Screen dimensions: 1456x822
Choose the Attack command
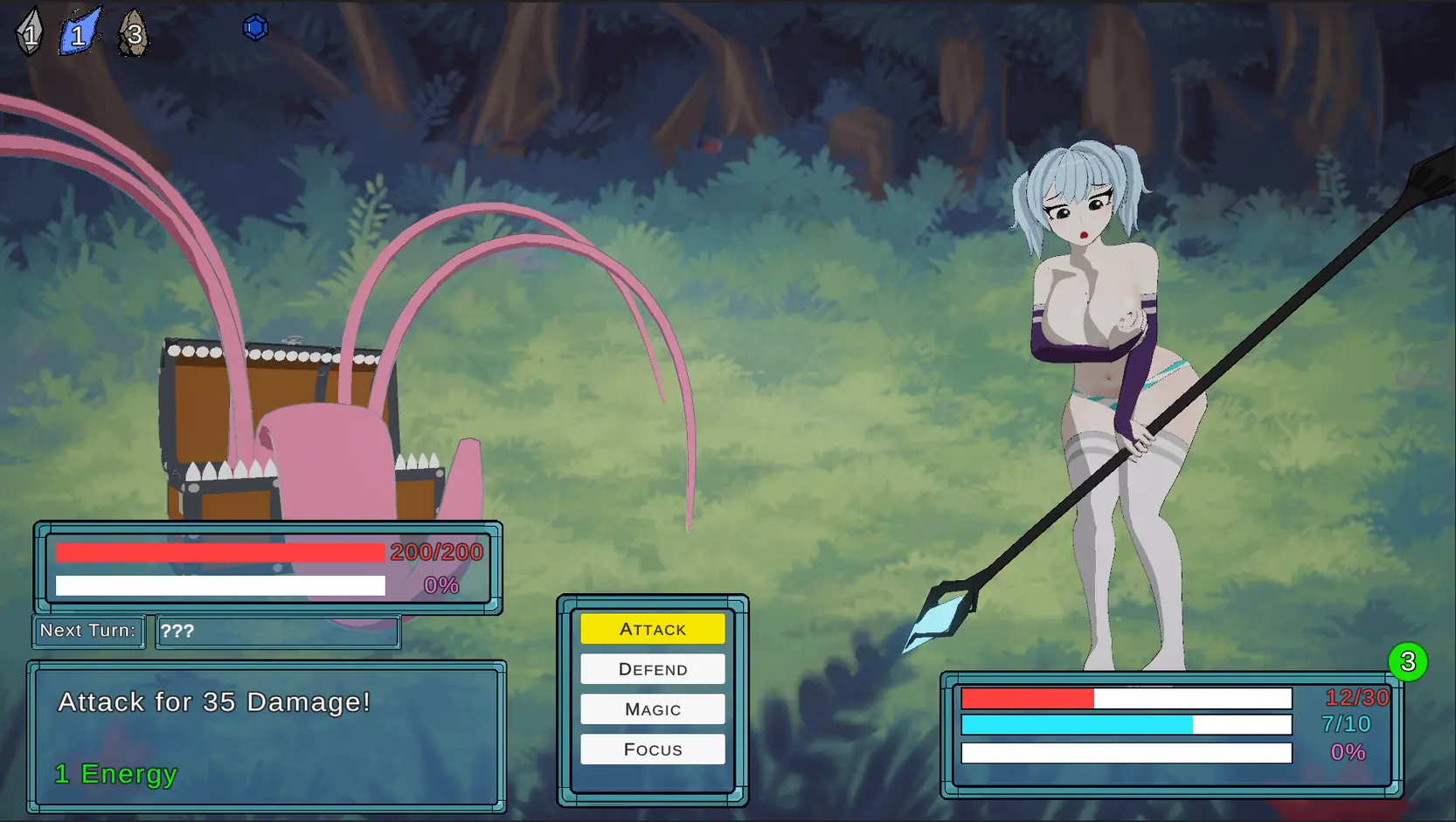pos(652,629)
